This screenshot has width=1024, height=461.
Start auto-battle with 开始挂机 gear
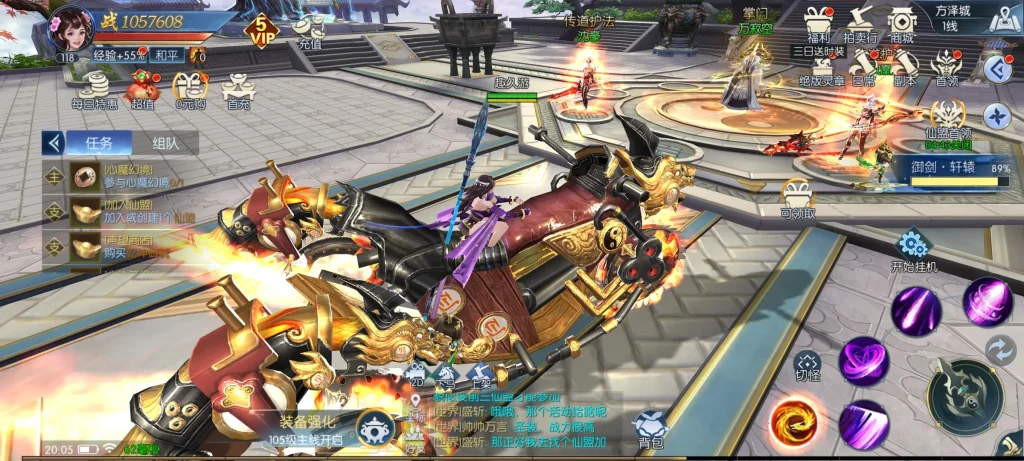pyautogui.click(x=910, y=247)
